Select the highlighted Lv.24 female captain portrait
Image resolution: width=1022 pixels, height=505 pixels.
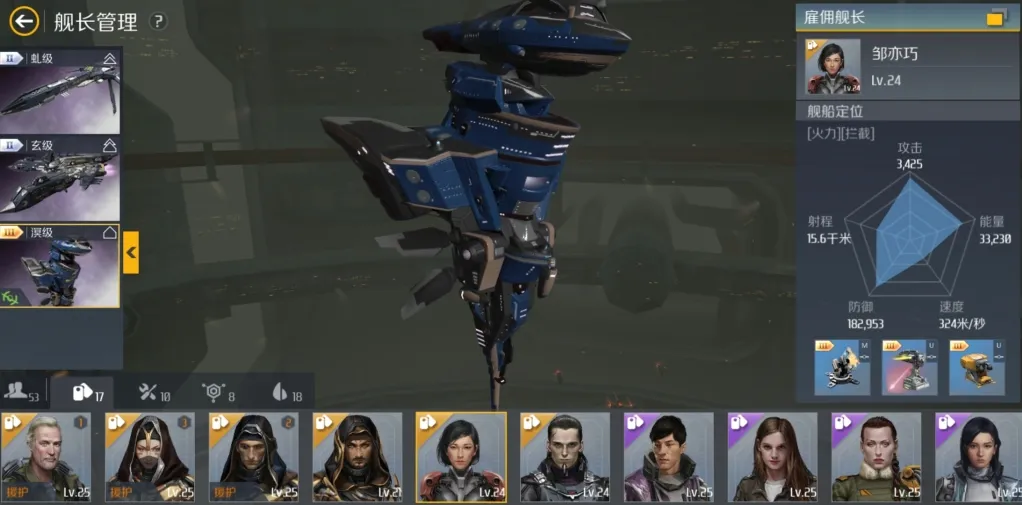461,457
